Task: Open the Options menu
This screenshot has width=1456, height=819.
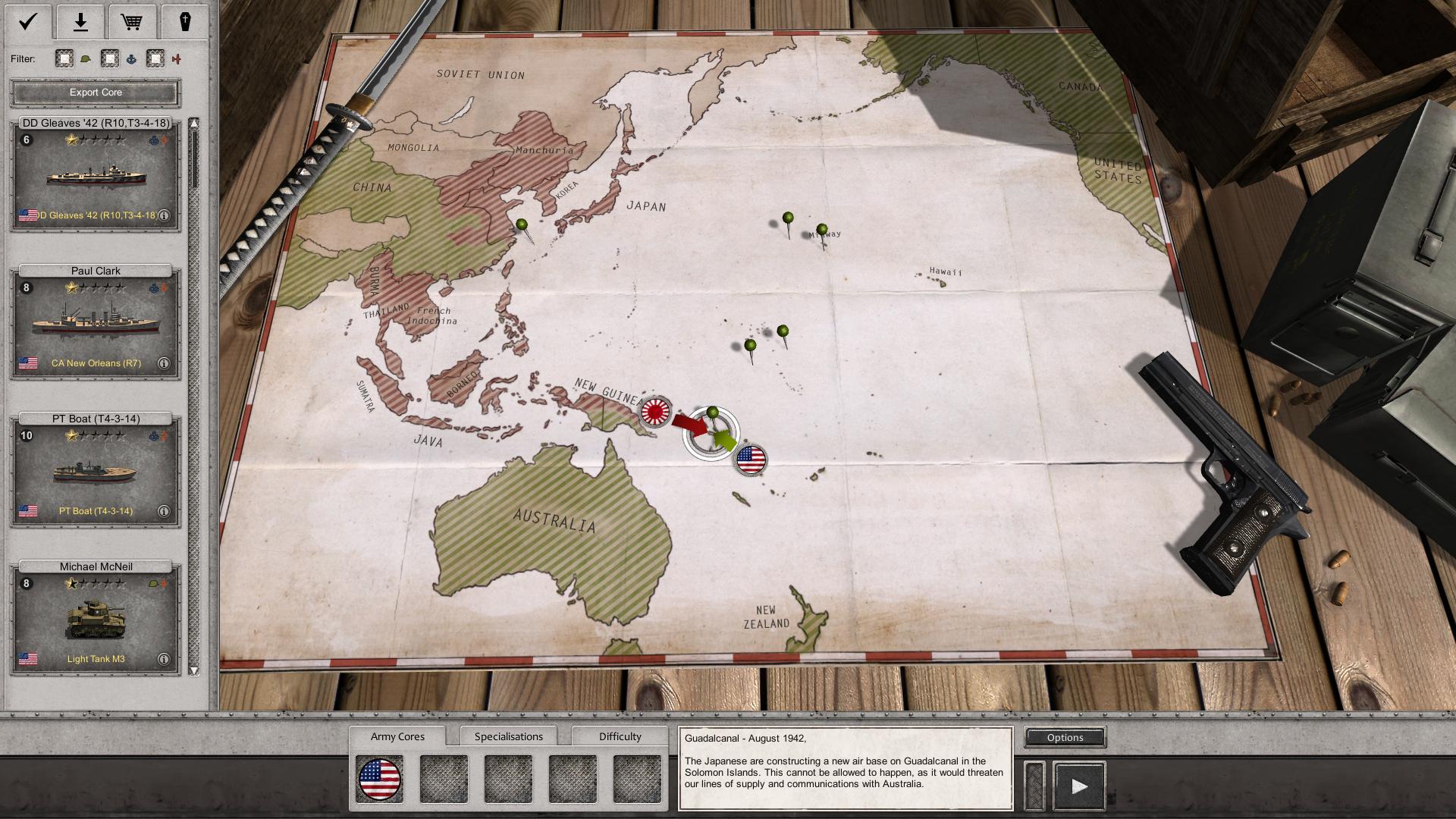Action: click(x=1065, y=737)
